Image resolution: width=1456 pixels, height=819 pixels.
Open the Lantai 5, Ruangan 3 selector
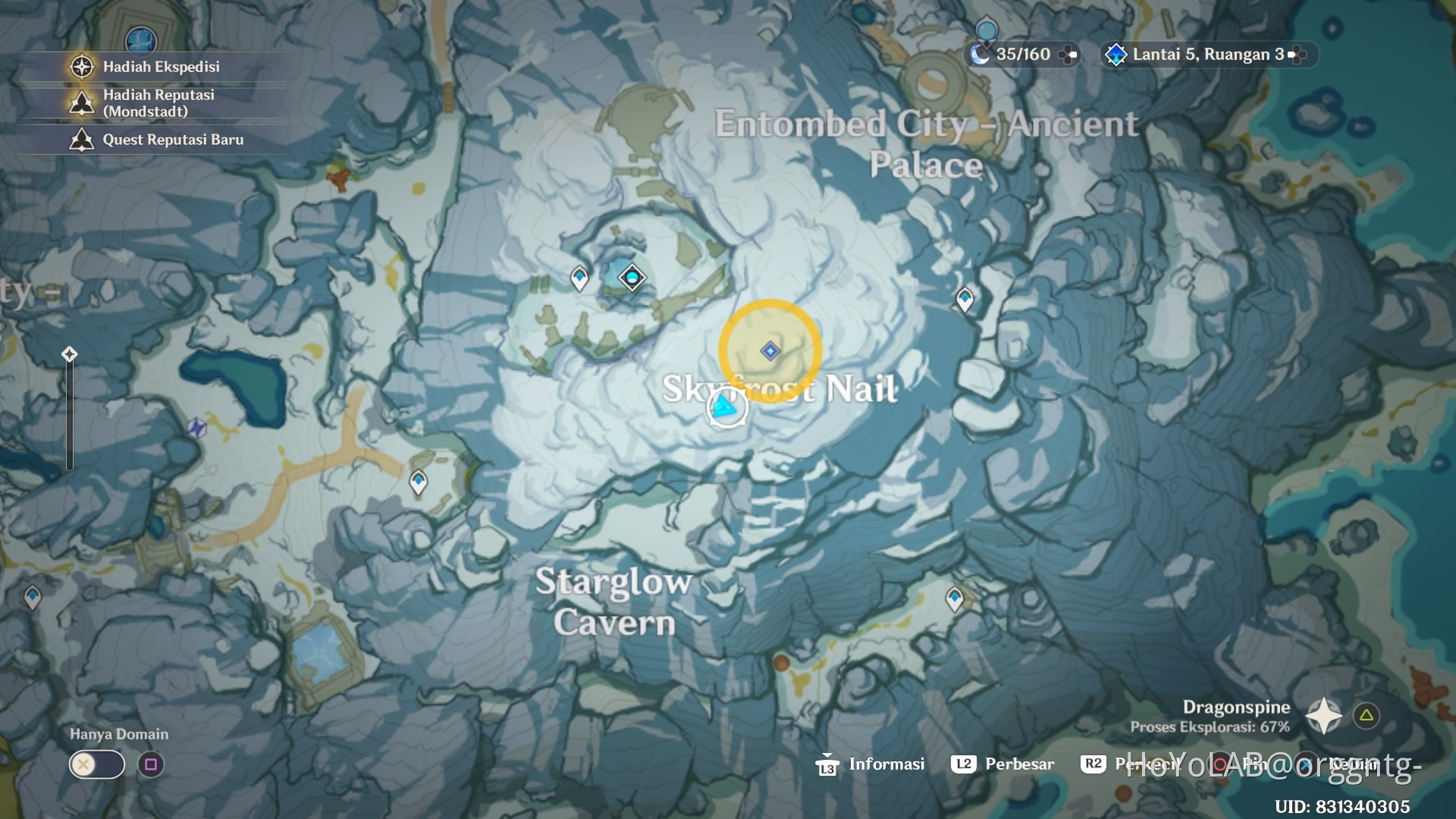(1204, 54)
